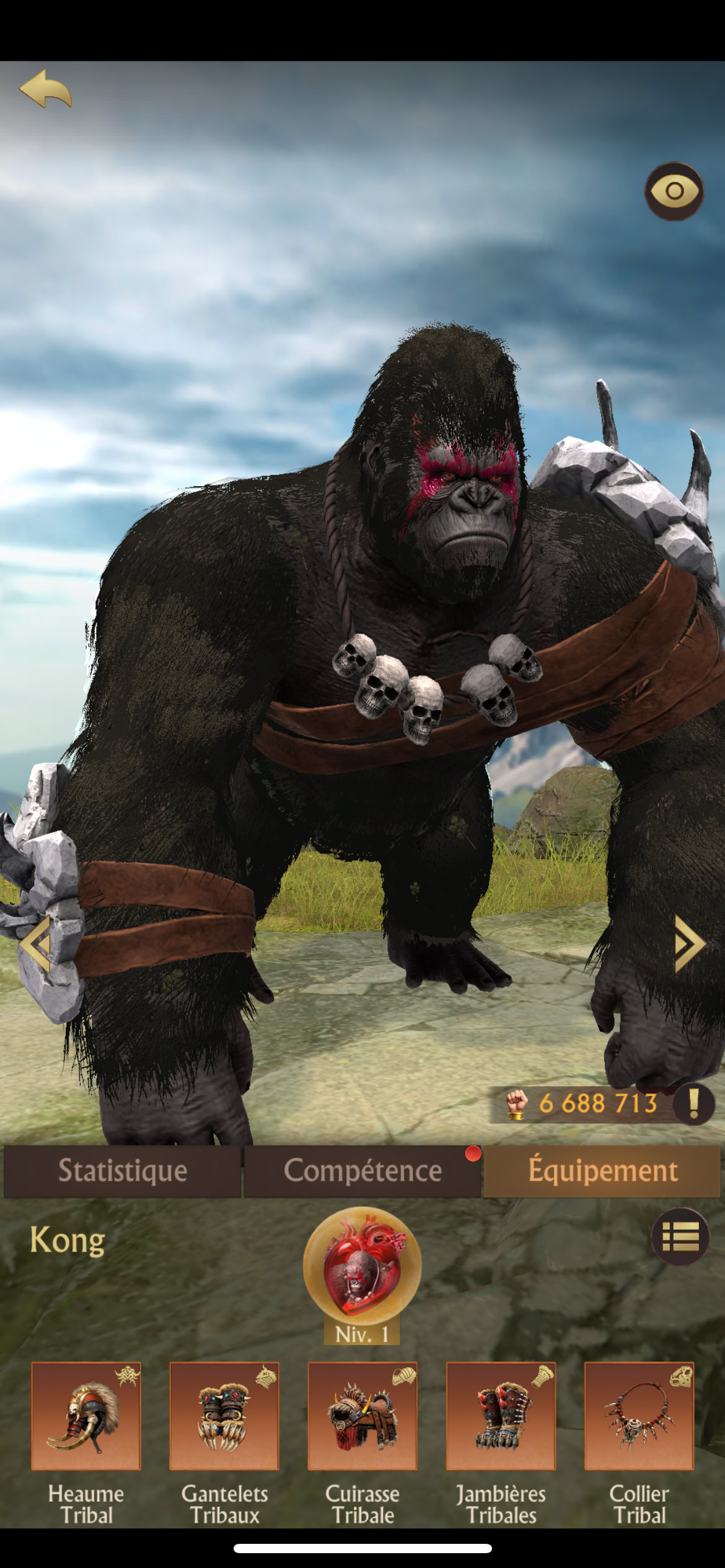The width and height of the screenshot is (725, 1568).
Task: Choose the Gantelets Tribaux gauntlets slot
Action: 224,1416
